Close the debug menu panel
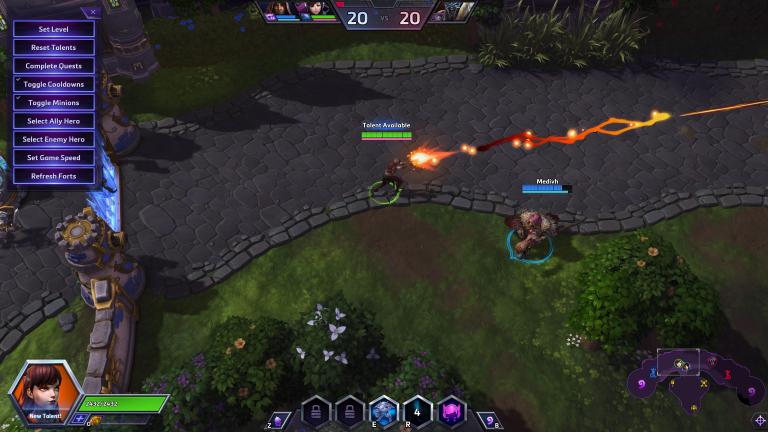This screenshot has width=768, height=432. click(94, 12)
